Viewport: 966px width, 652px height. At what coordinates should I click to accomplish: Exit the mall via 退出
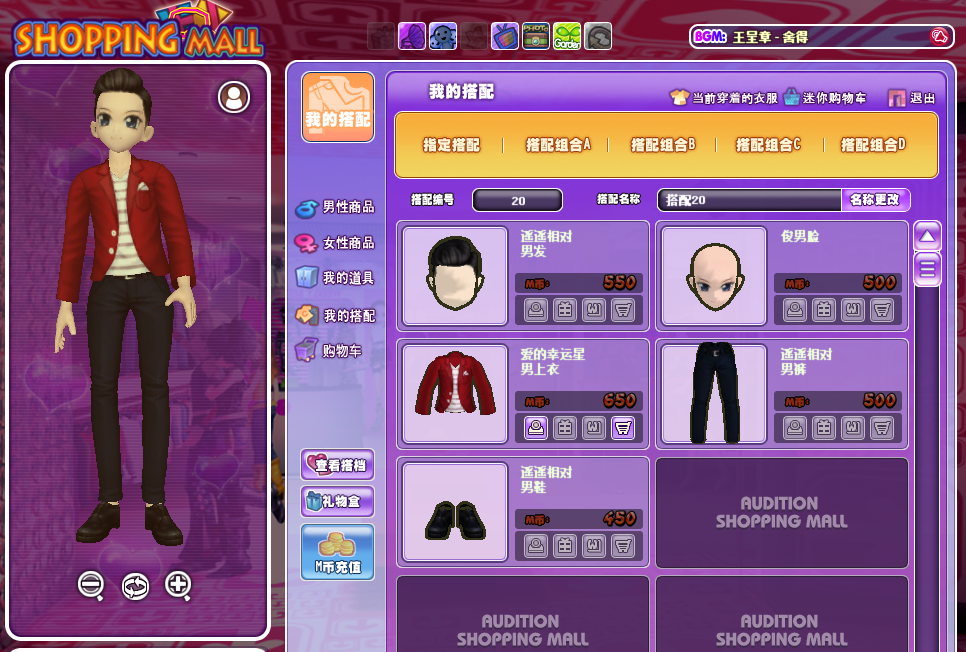[x=912, y=98]
